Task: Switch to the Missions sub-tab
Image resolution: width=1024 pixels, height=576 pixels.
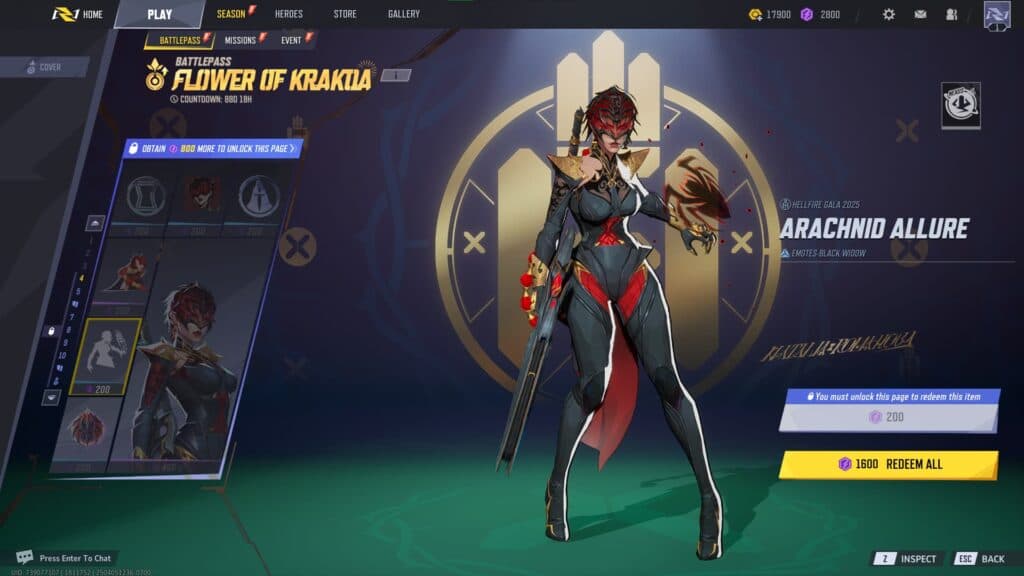Action: pyautogui.click(x=240, y=40)
